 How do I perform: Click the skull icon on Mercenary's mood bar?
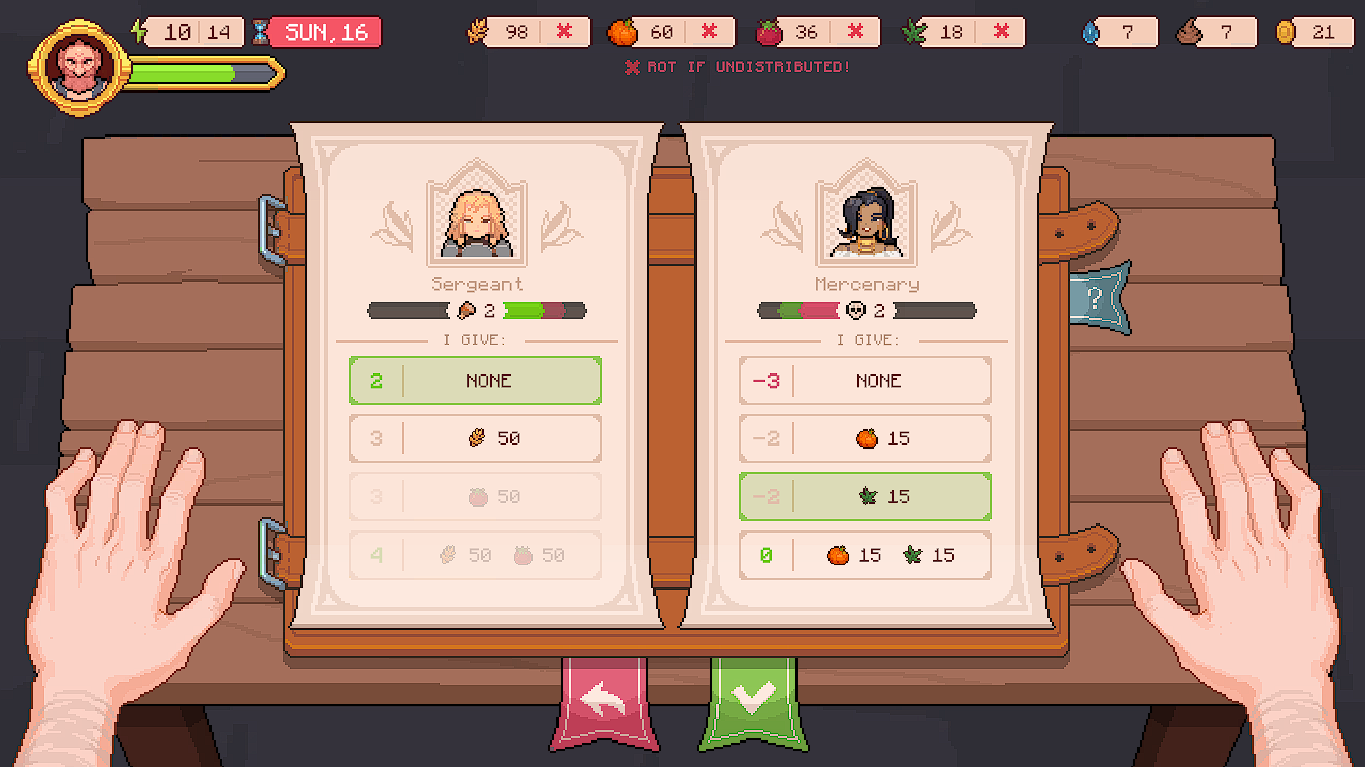click(857, 311)
